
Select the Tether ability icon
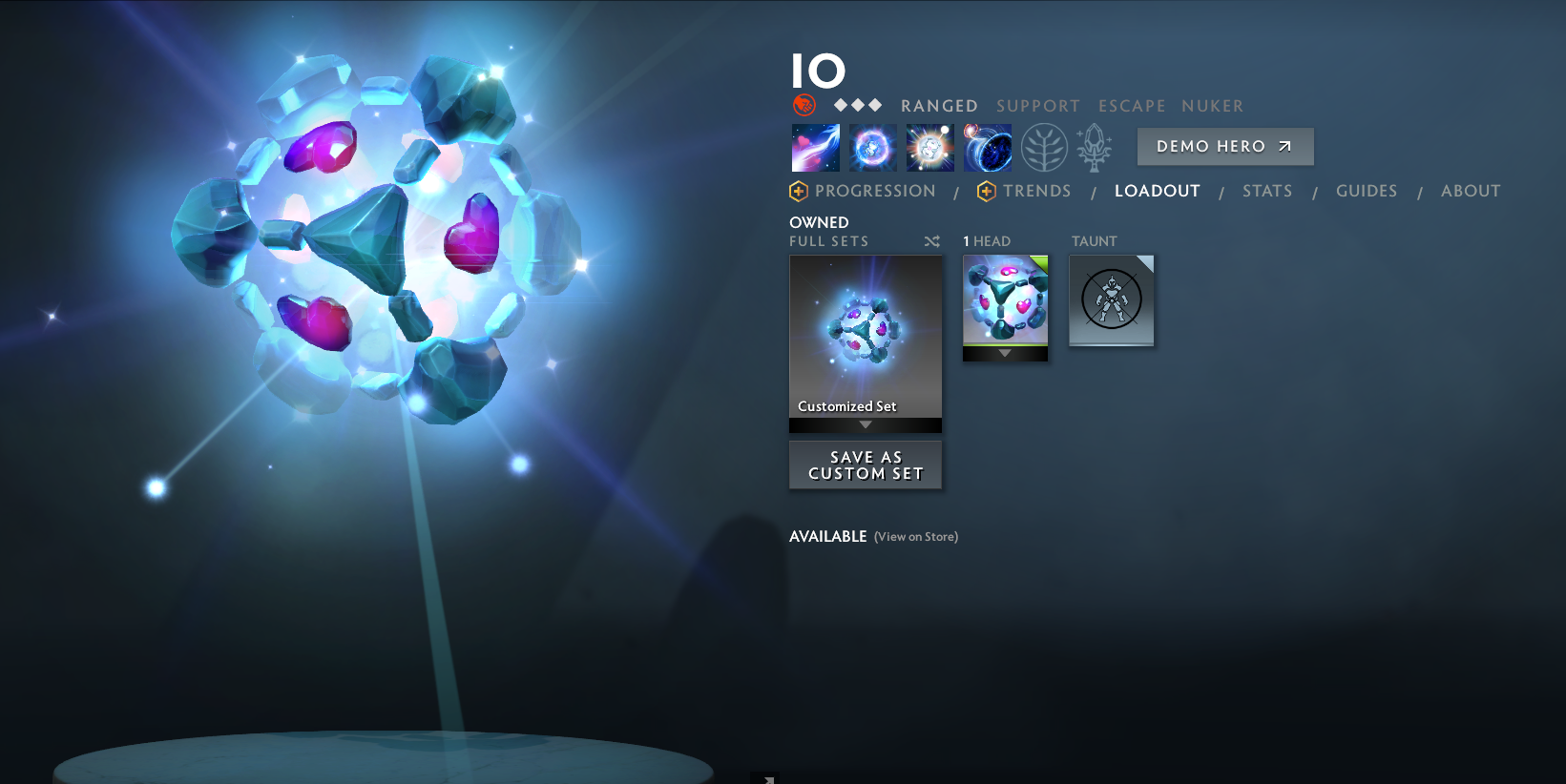[815, 147]
